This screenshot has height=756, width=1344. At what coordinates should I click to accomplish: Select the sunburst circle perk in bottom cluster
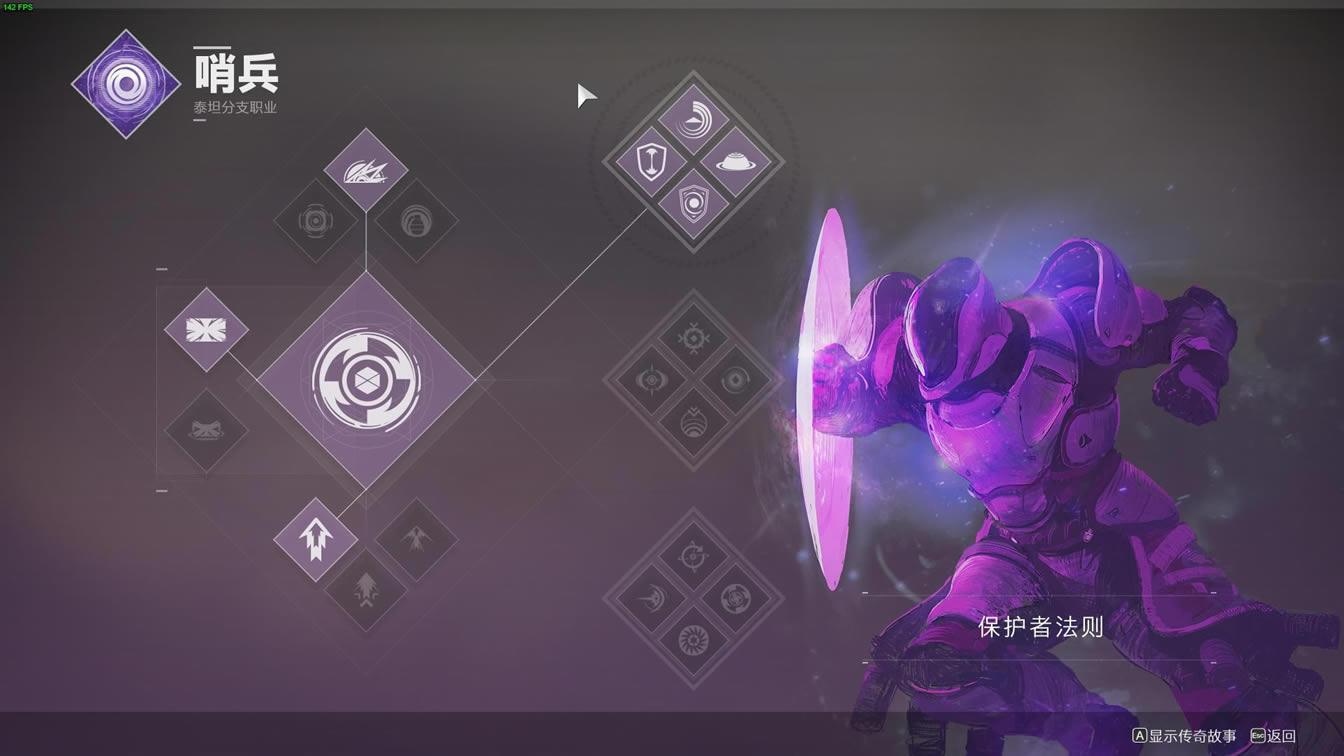click(693, 641)
